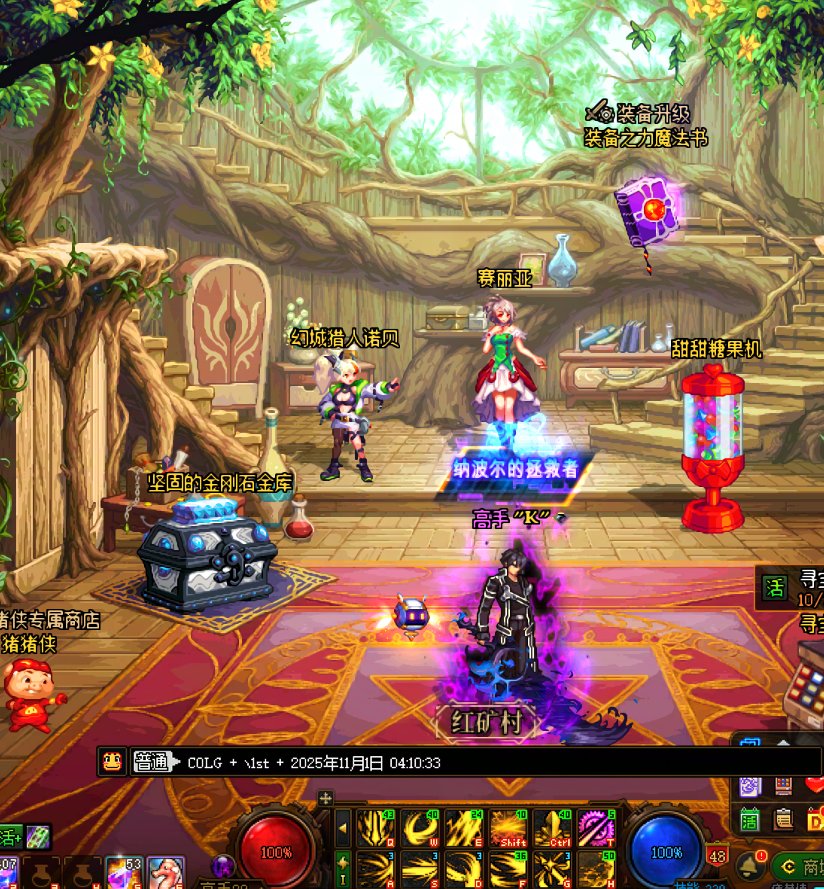
Task: Activate the G skill icon
Action: coord(553,867)
